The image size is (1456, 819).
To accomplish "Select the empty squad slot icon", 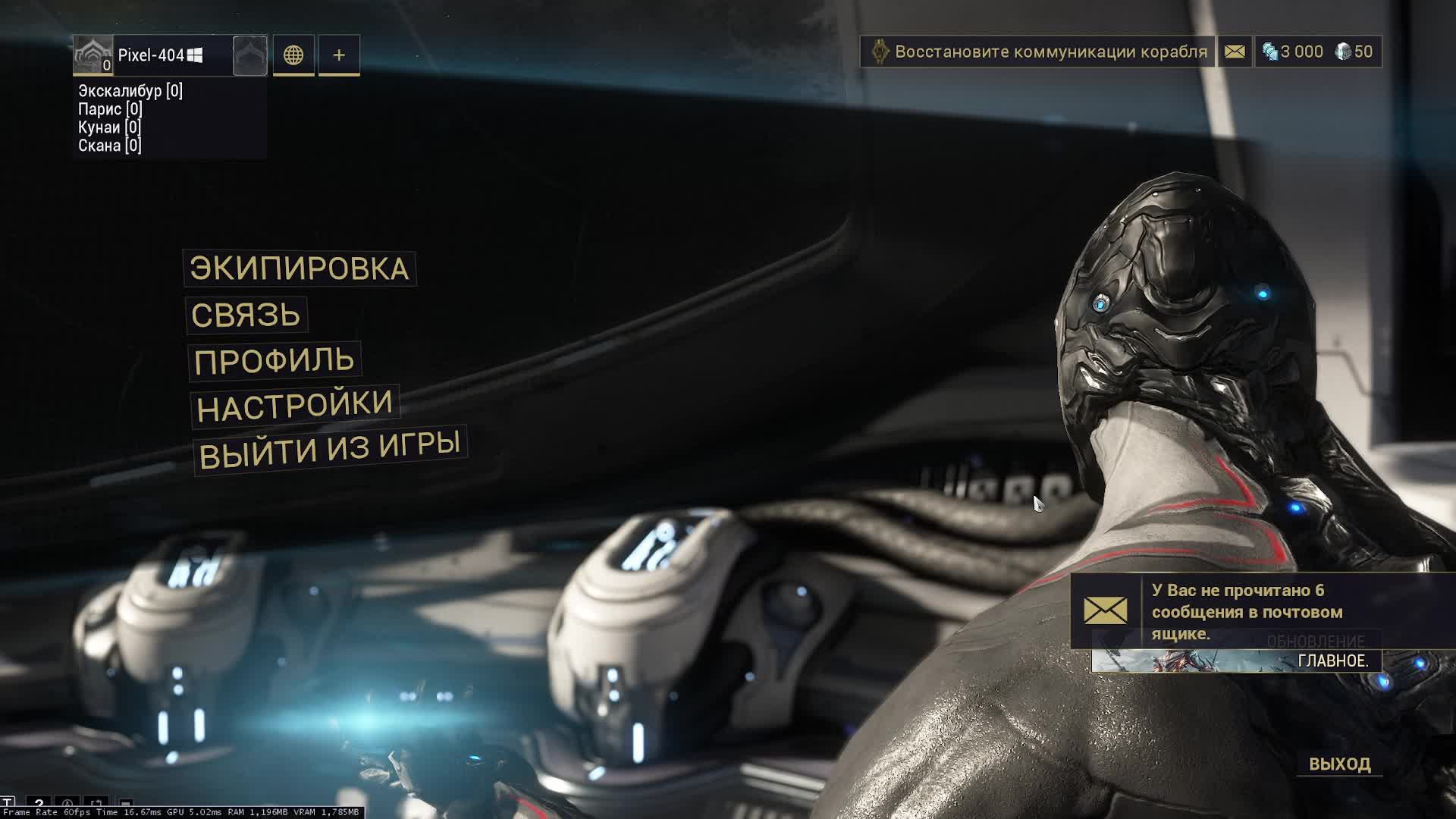I will tap(250, 55).
